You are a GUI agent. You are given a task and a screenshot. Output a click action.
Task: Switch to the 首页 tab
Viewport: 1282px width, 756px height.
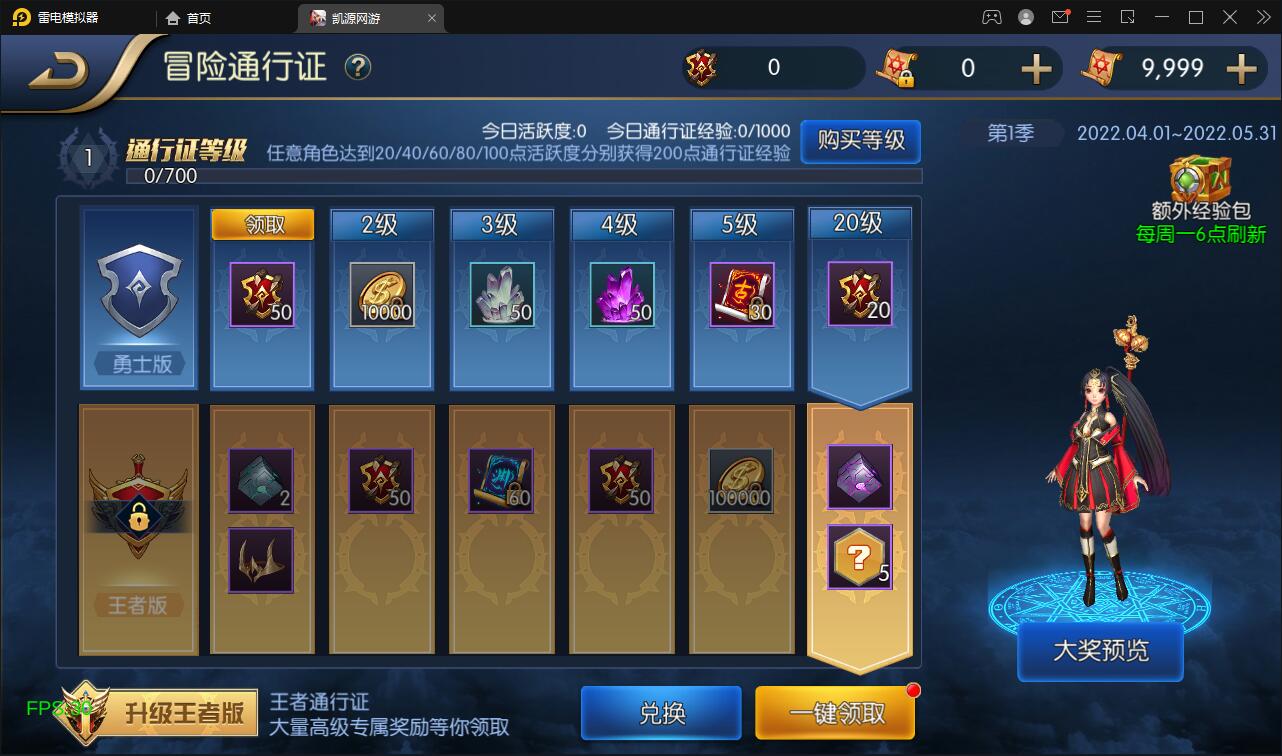pyautogui.click(x=190, y=17)
